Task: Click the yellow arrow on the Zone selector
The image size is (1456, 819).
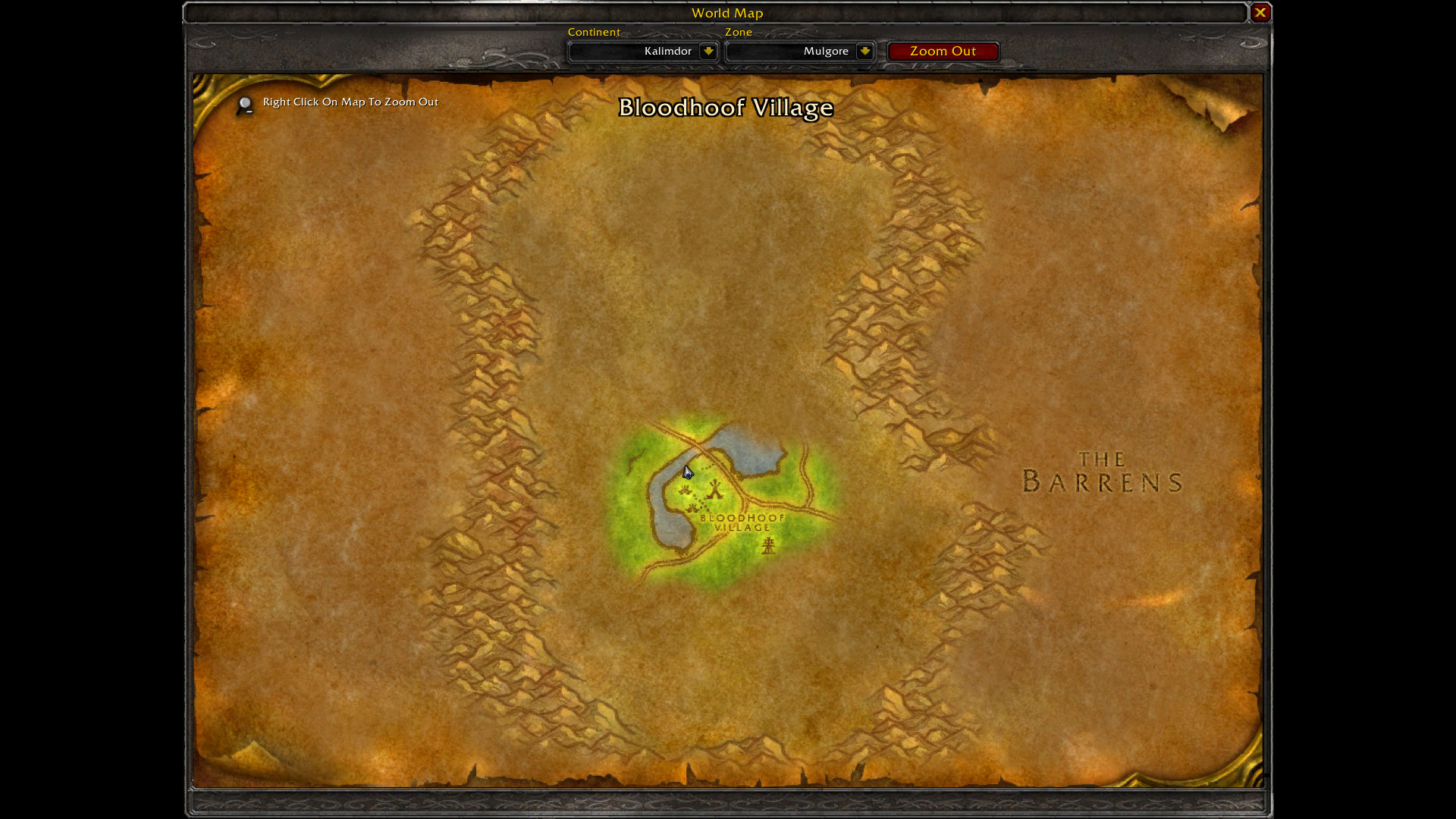Action: tap(864, 51)
